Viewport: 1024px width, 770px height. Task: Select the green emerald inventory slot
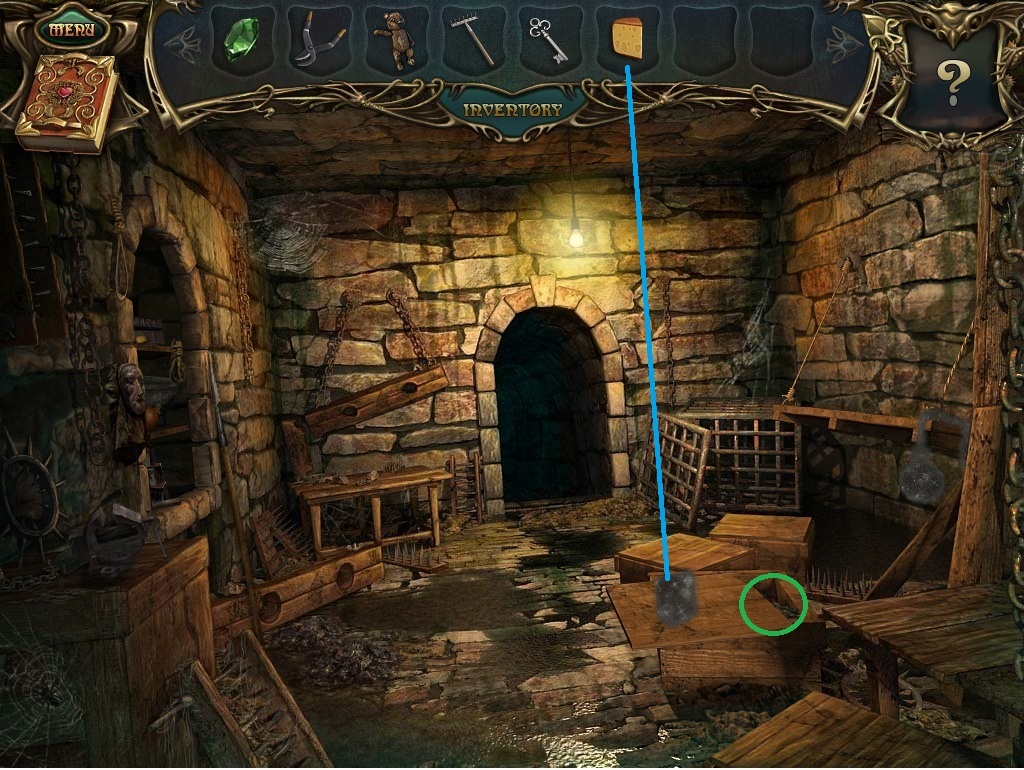click(240, 41)
